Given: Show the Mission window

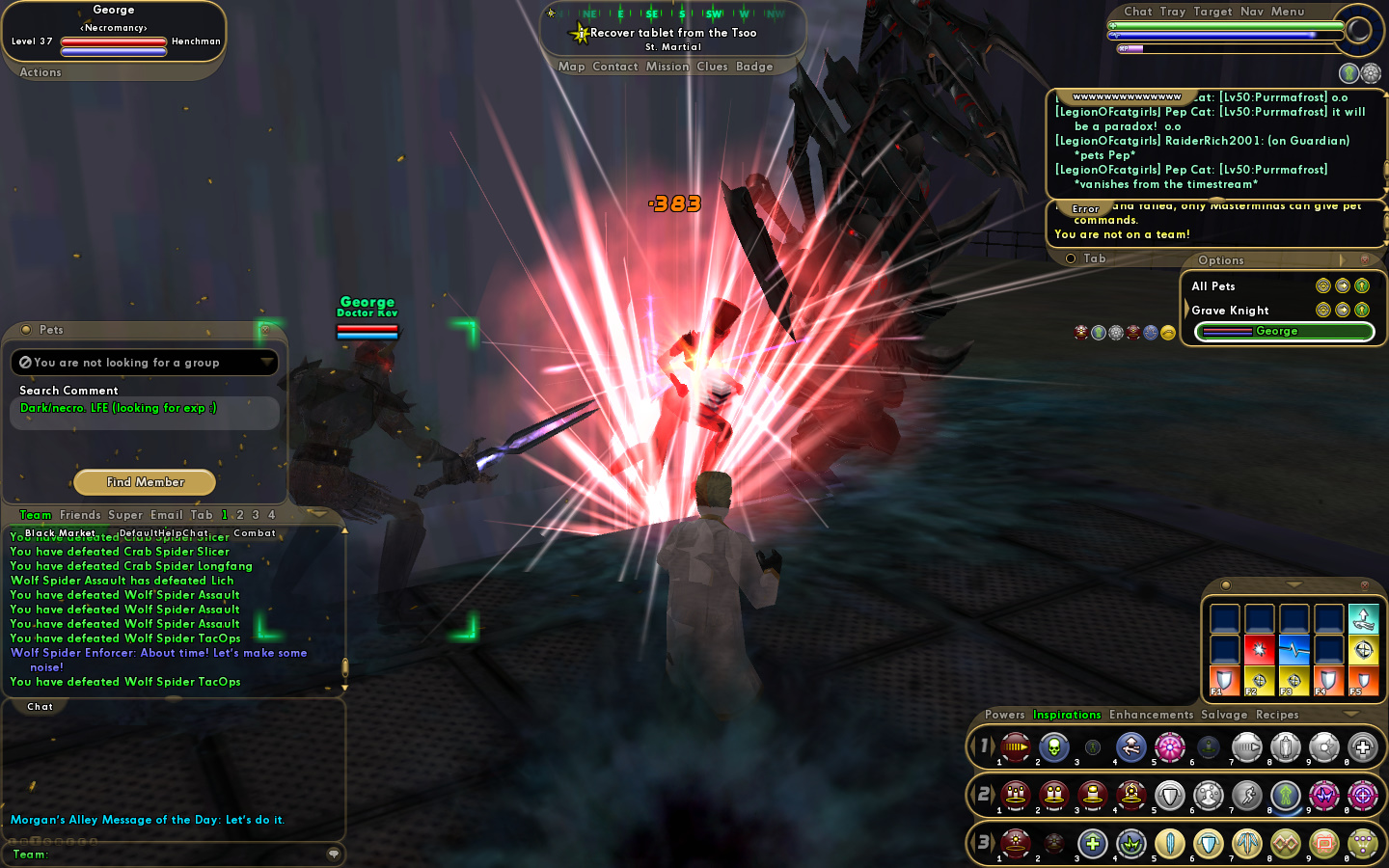Looking at the screenshot, I should (x=667, y=67).
